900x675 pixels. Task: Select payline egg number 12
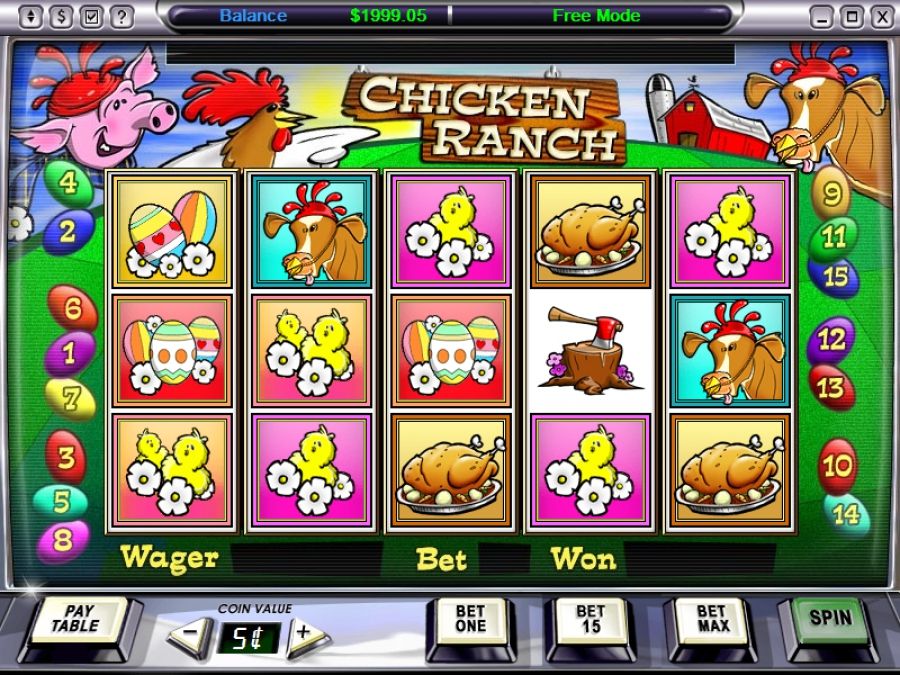pyautogui.click(x=831, y=340)
